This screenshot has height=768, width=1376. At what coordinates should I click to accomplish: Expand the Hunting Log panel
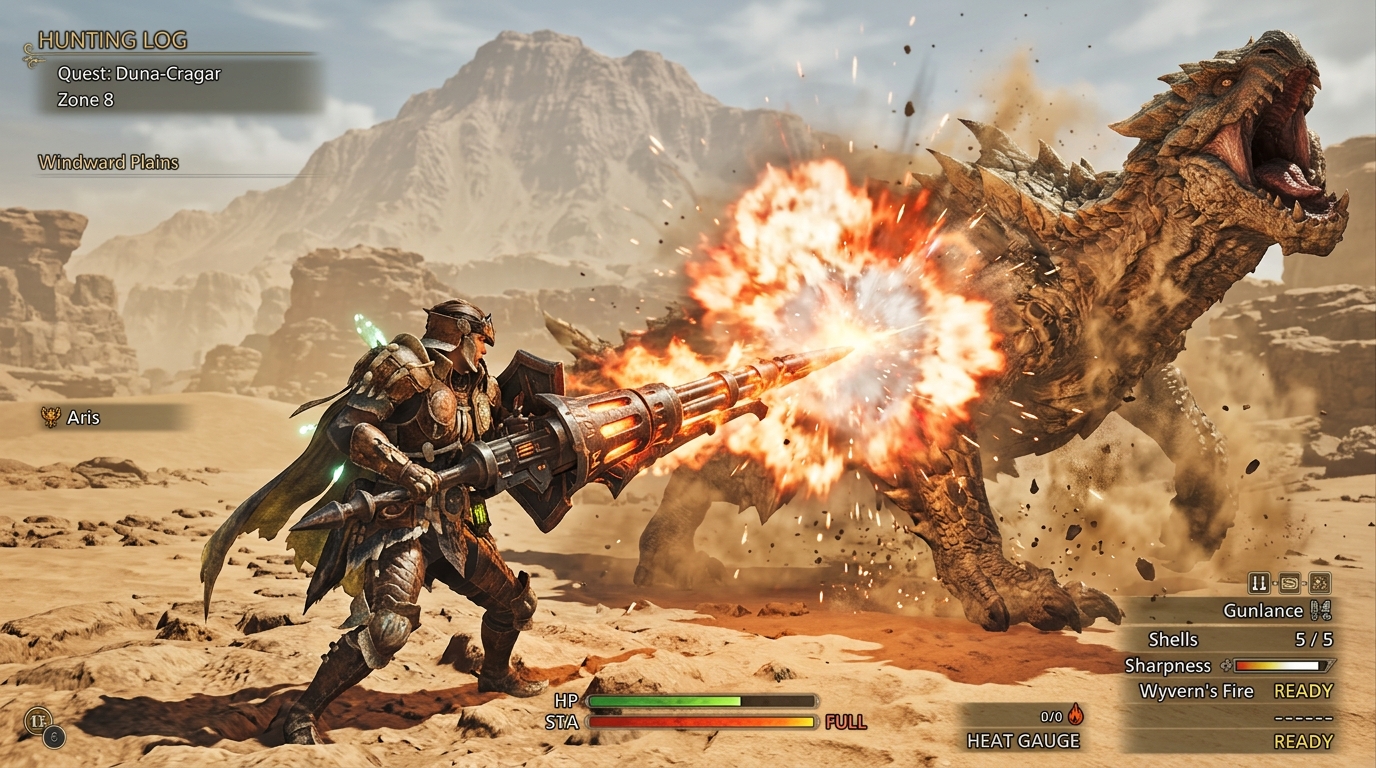pyautogui.click(x=111, y=40)
